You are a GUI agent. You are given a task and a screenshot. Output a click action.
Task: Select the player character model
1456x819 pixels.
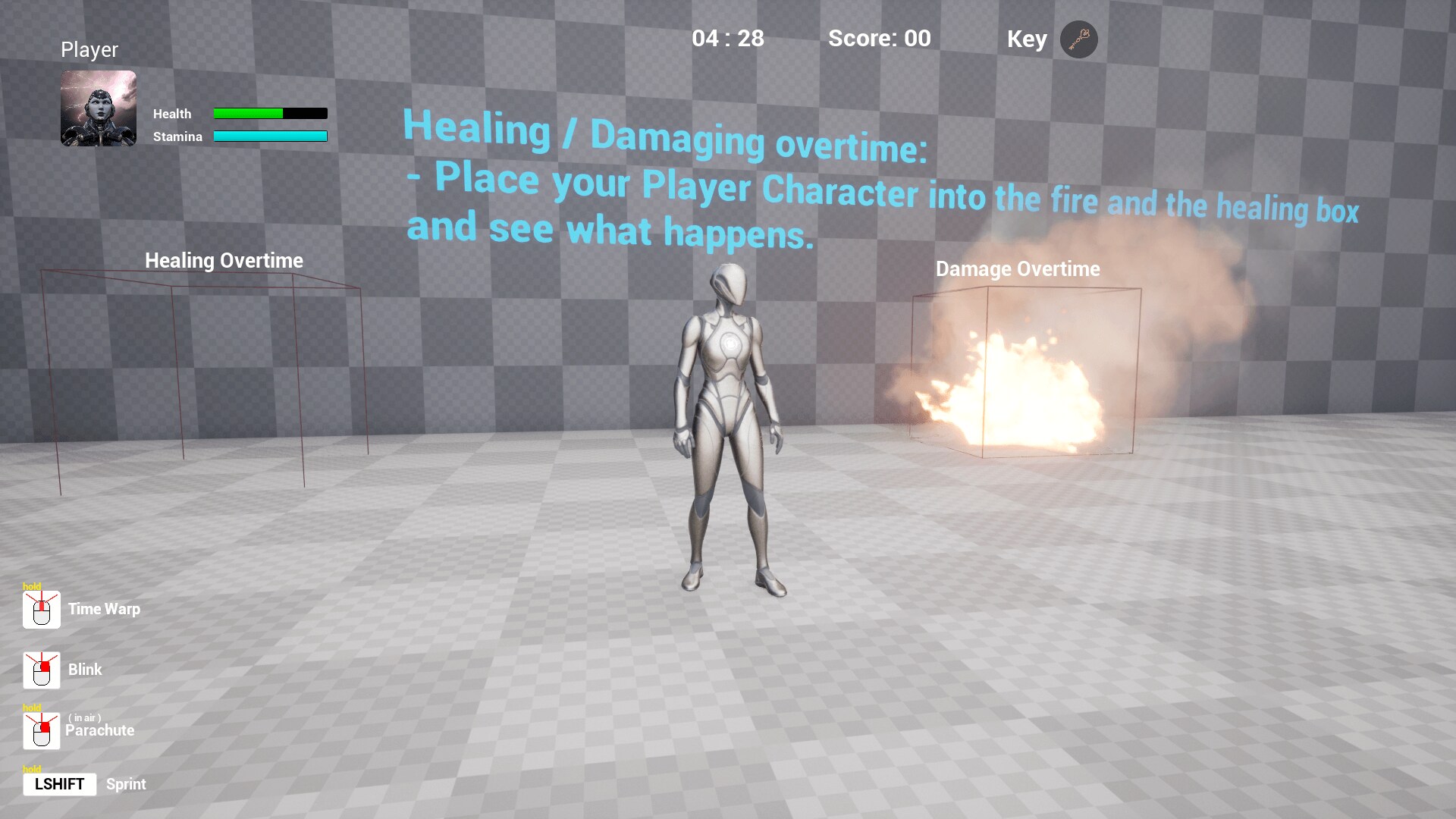click(728, 425)
